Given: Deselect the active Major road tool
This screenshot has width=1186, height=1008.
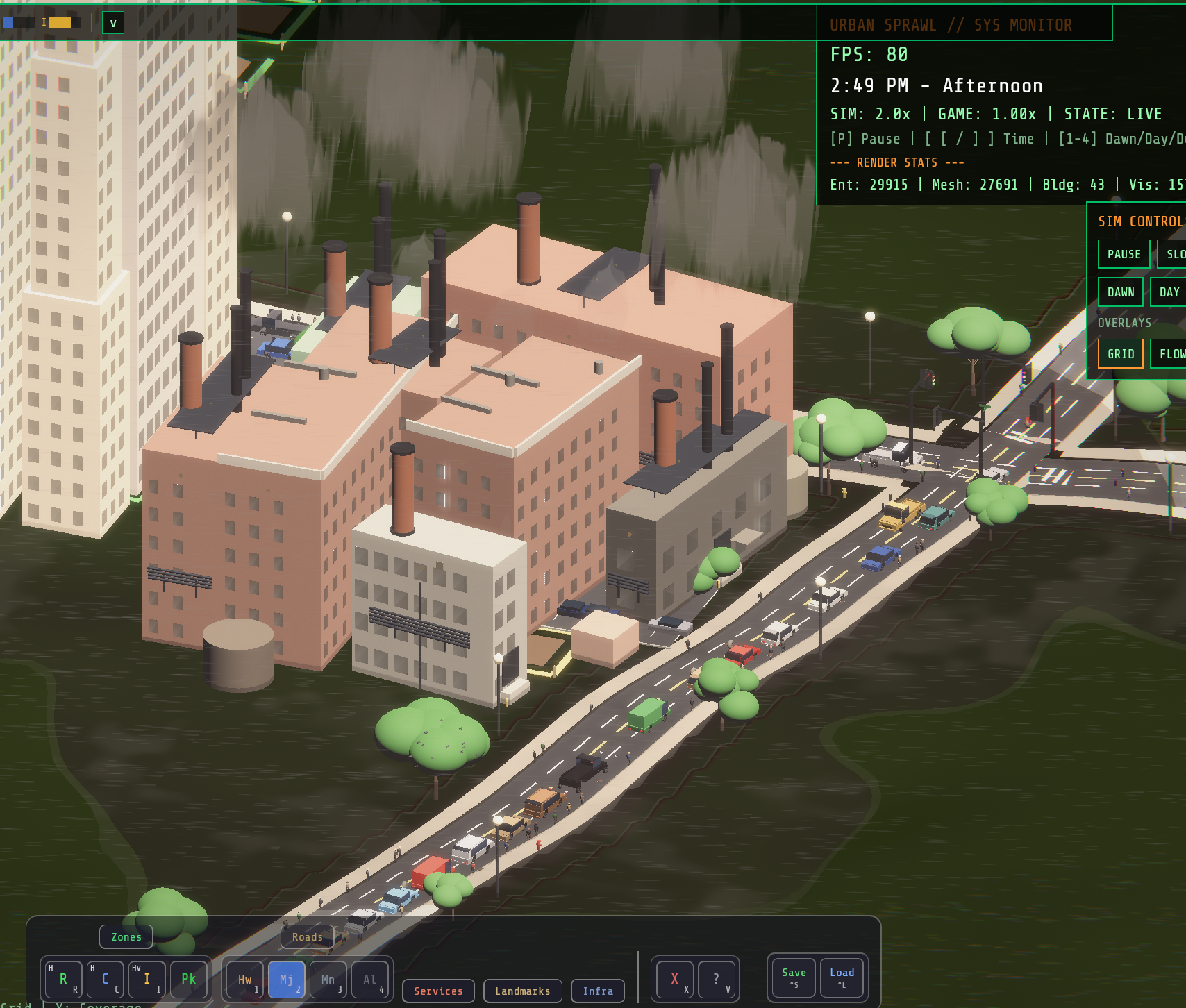Looking at the screenshot, I should [x=287, y=979].
